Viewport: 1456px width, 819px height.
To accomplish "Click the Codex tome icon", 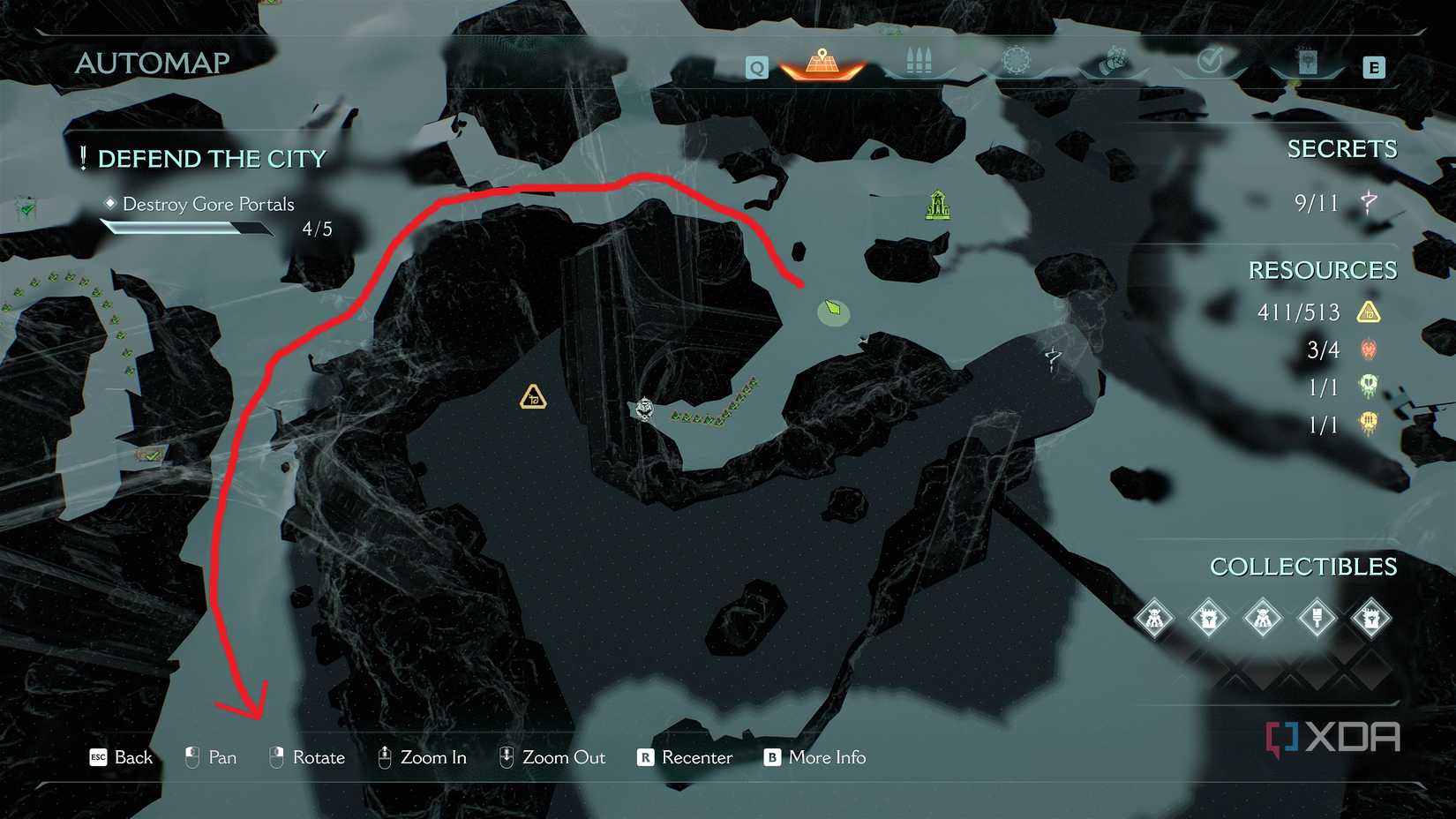I will (1309, 60).
